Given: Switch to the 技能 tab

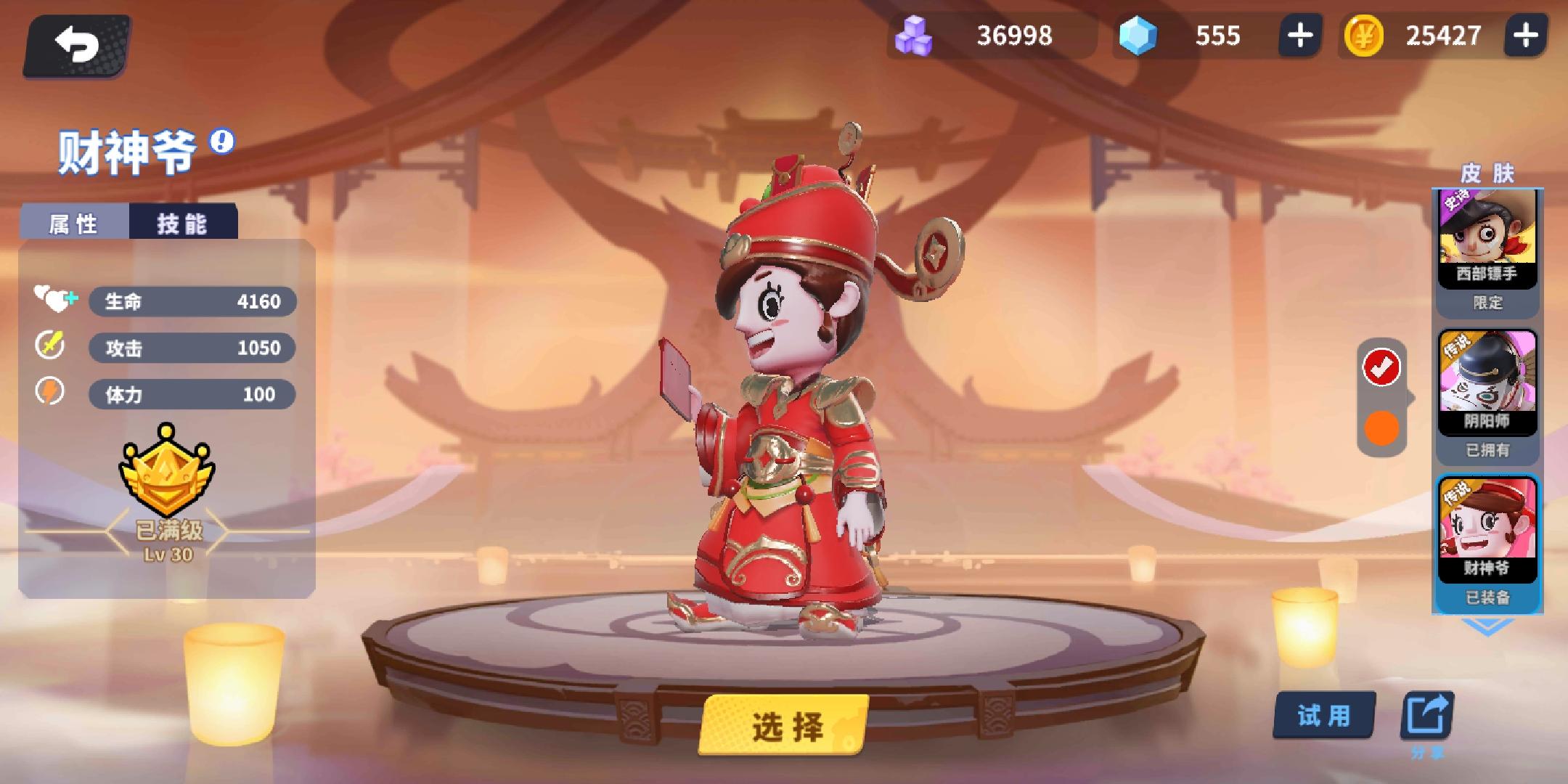Looking at the screenshot, I should (183, 224).
